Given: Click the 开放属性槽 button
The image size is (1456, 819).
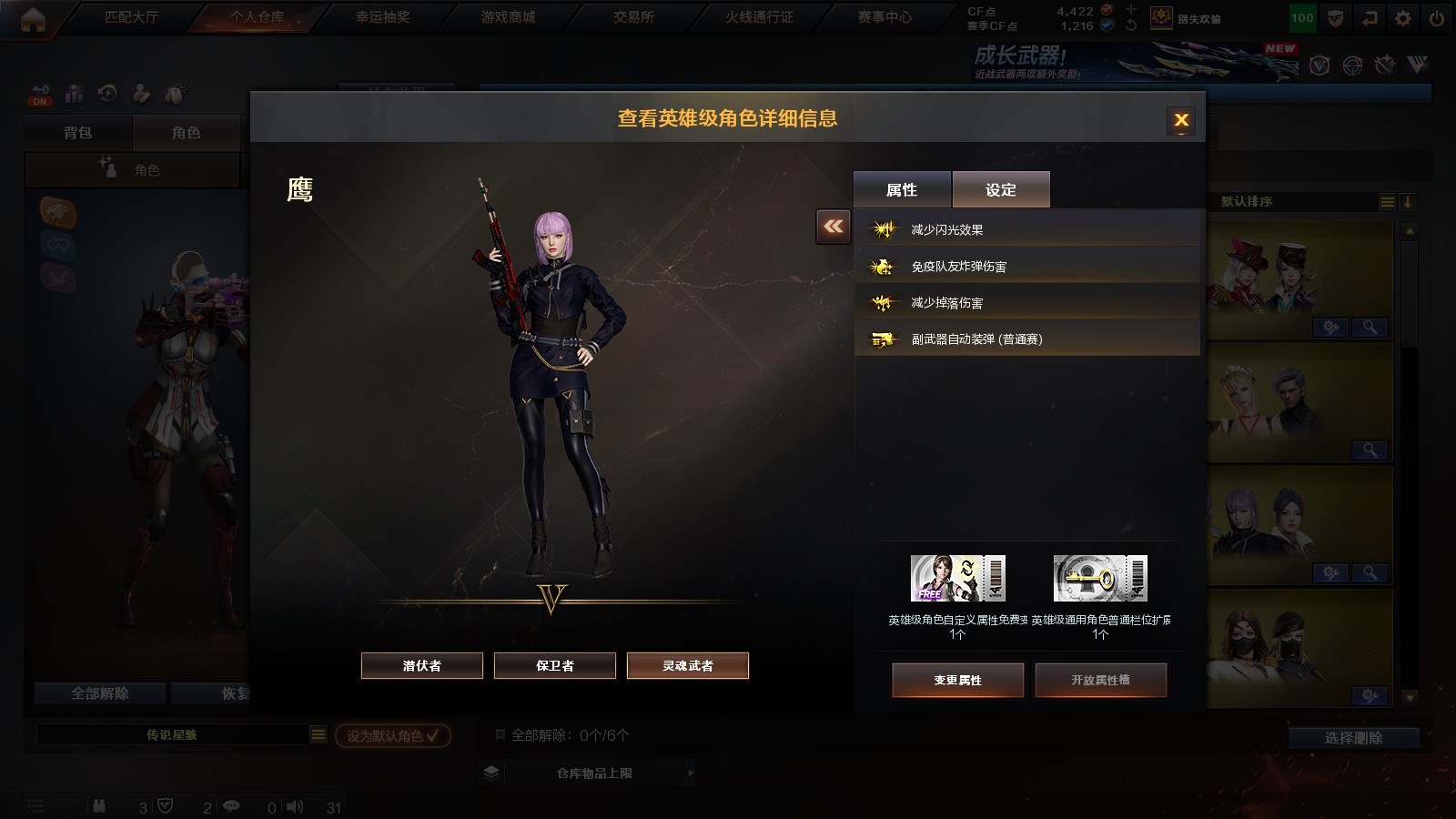Looking at the screenshot, I should coord(1100,680).
